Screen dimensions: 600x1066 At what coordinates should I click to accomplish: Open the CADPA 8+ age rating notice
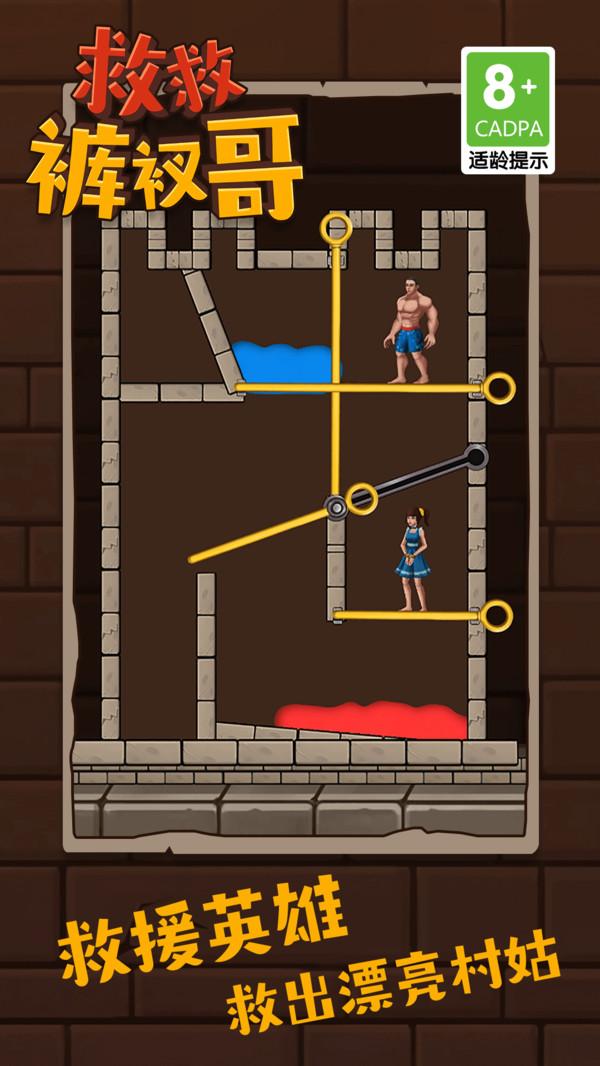(x=507, y=110)
